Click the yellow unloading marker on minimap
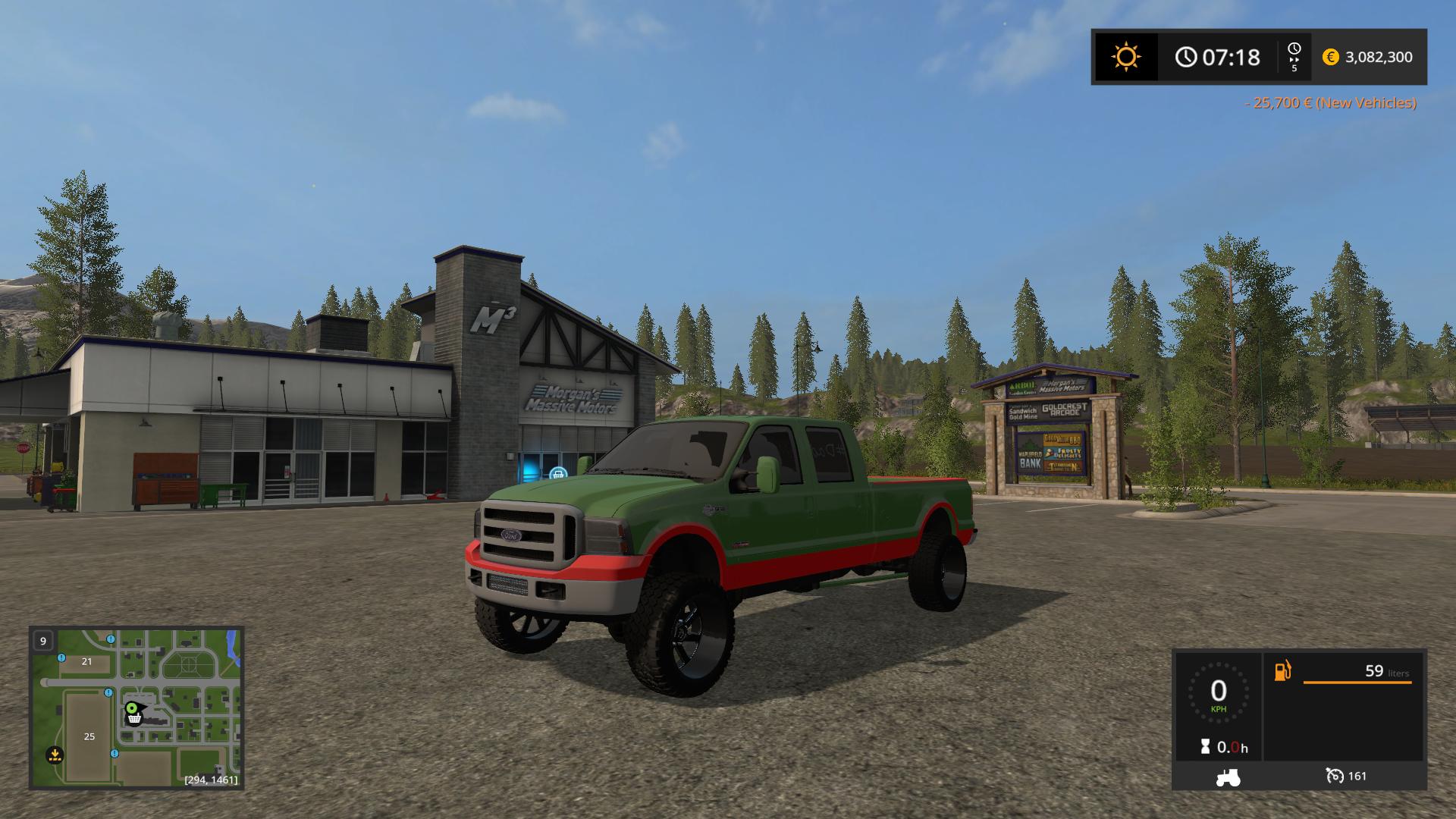 tap(54, 755)
